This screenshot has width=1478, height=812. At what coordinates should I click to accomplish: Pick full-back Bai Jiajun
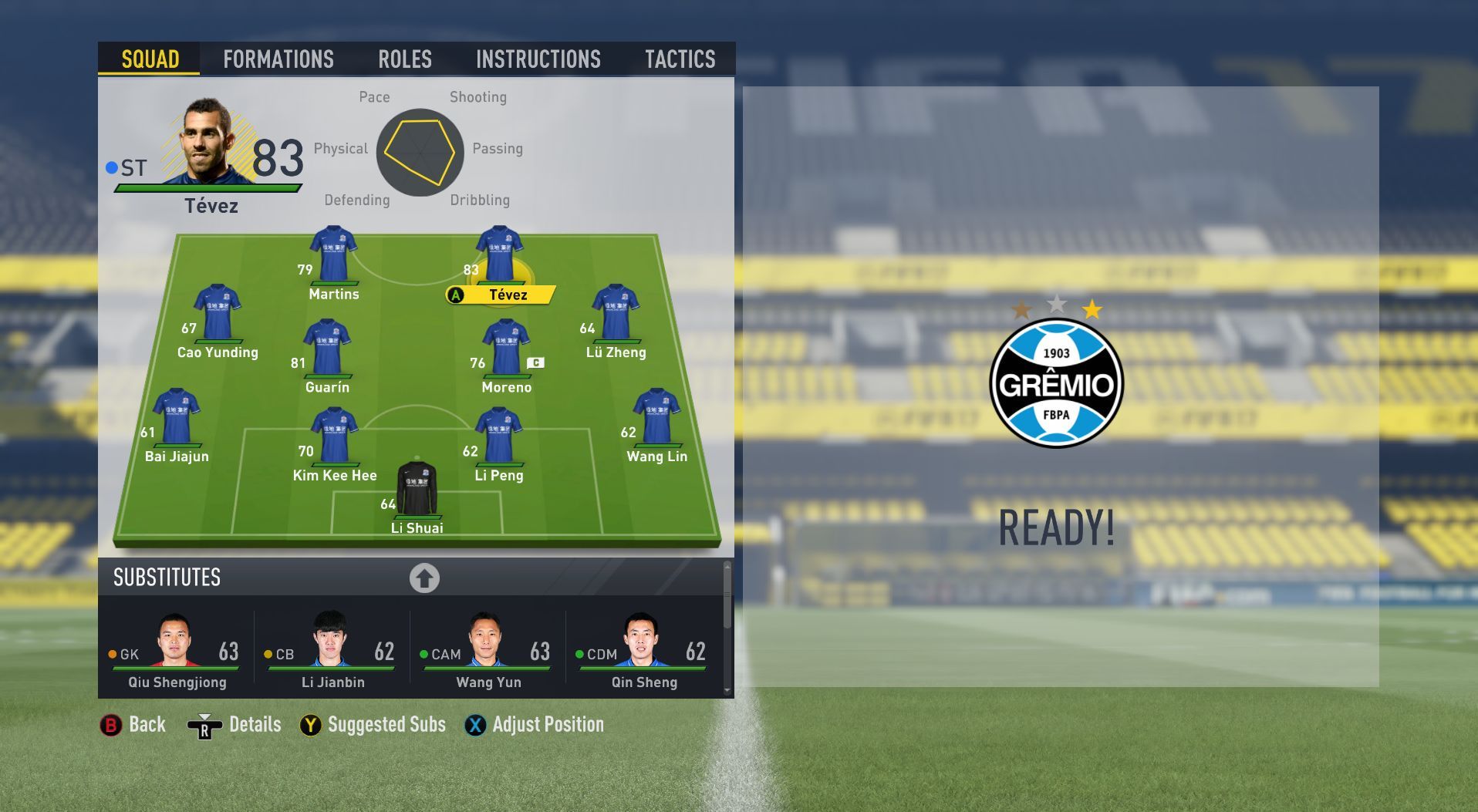coord(177,418)
